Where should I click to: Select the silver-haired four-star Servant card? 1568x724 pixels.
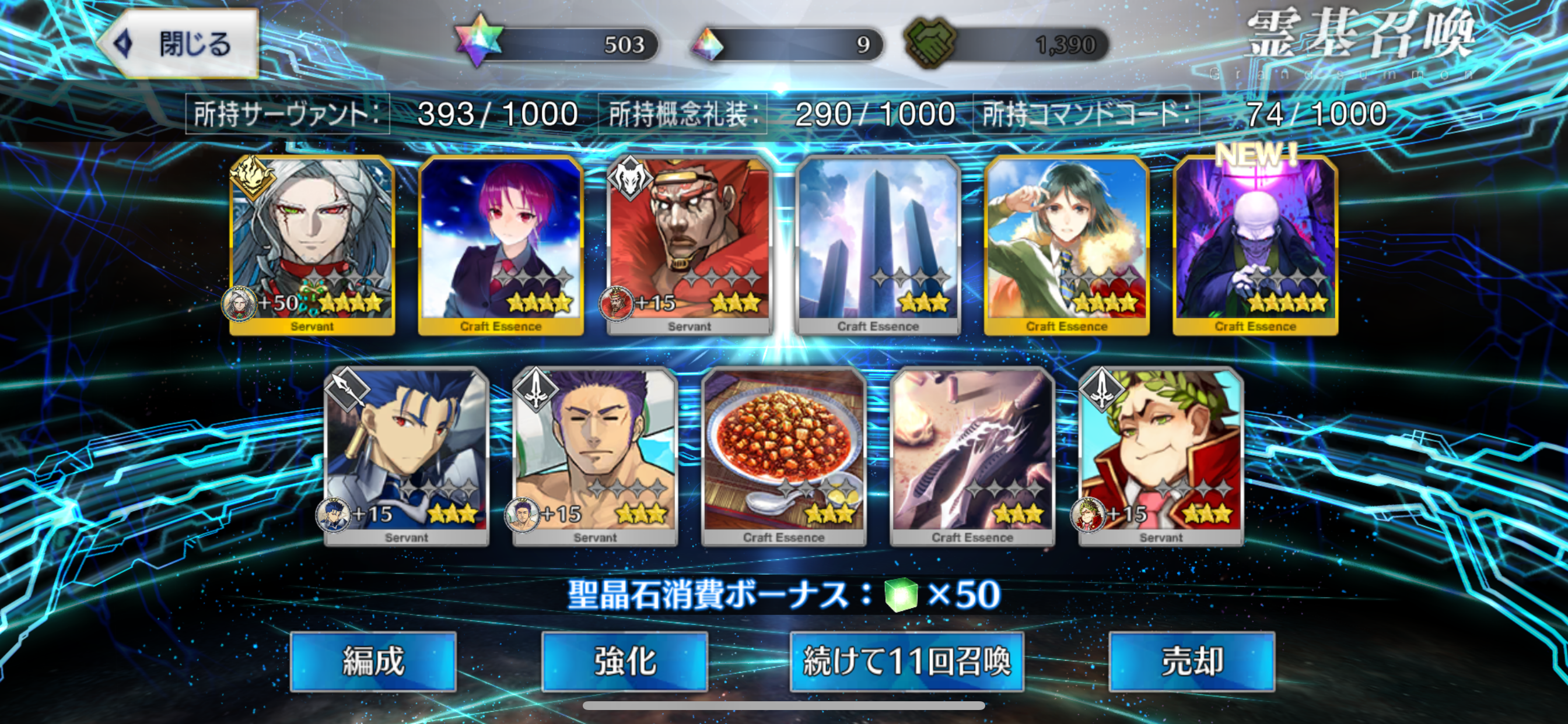tap(312, 243)
